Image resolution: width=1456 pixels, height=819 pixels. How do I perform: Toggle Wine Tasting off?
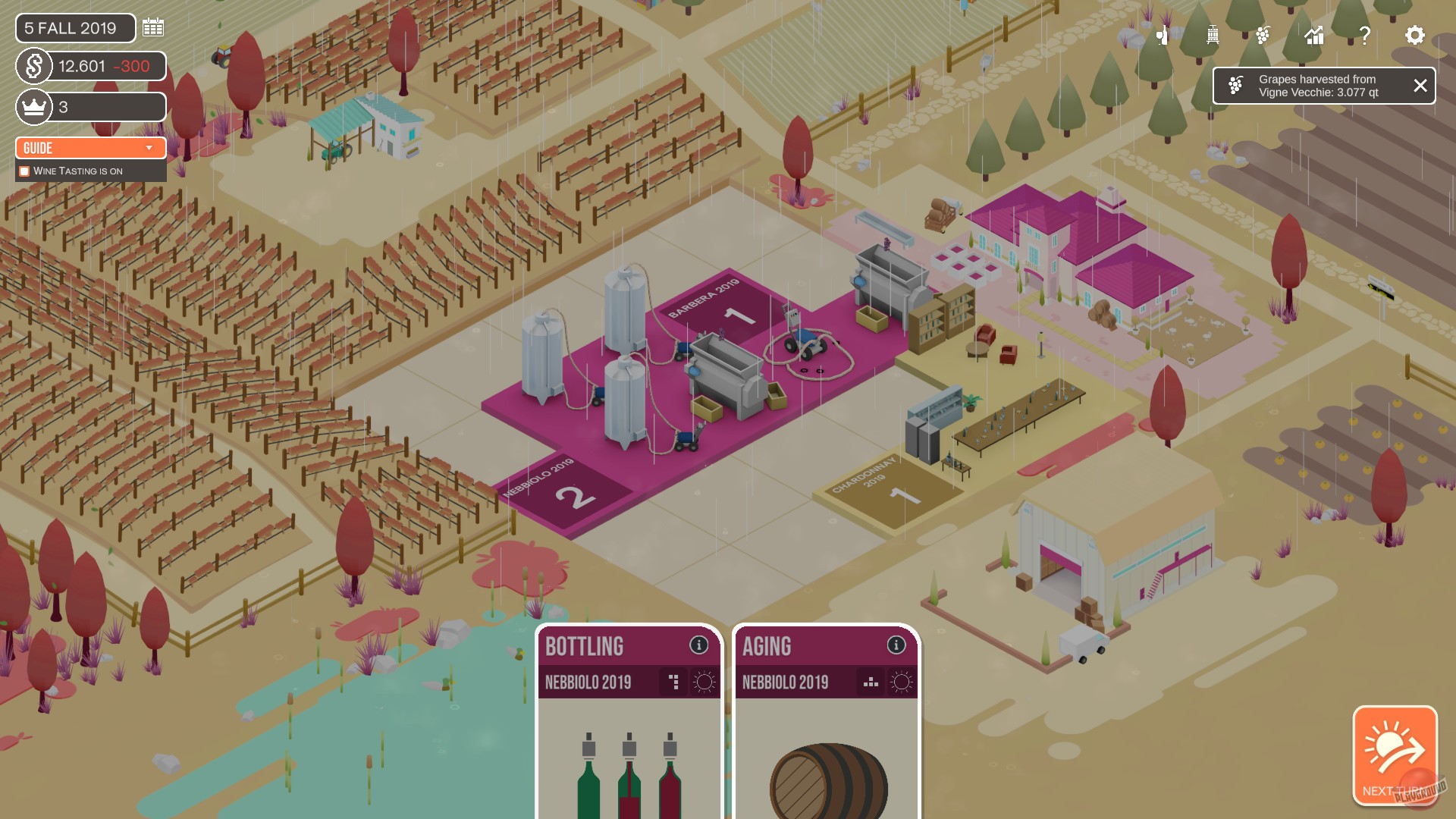pyautogui.click(x=24, y=171)
